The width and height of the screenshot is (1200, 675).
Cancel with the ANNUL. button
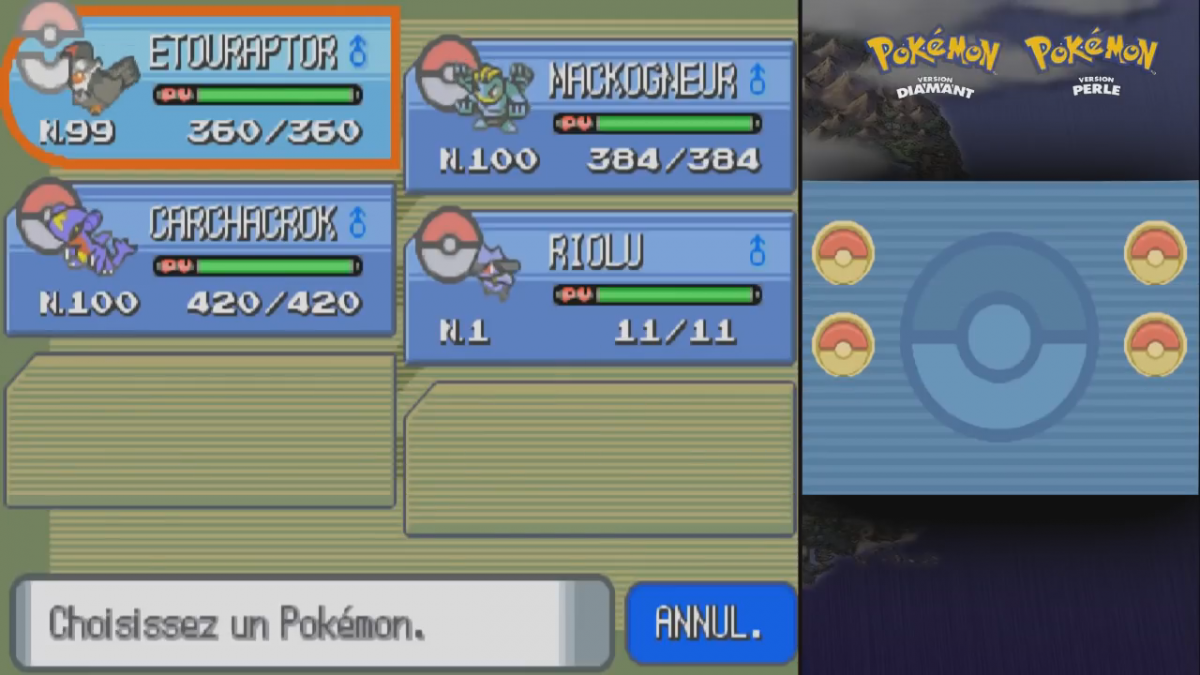(709, 623)
